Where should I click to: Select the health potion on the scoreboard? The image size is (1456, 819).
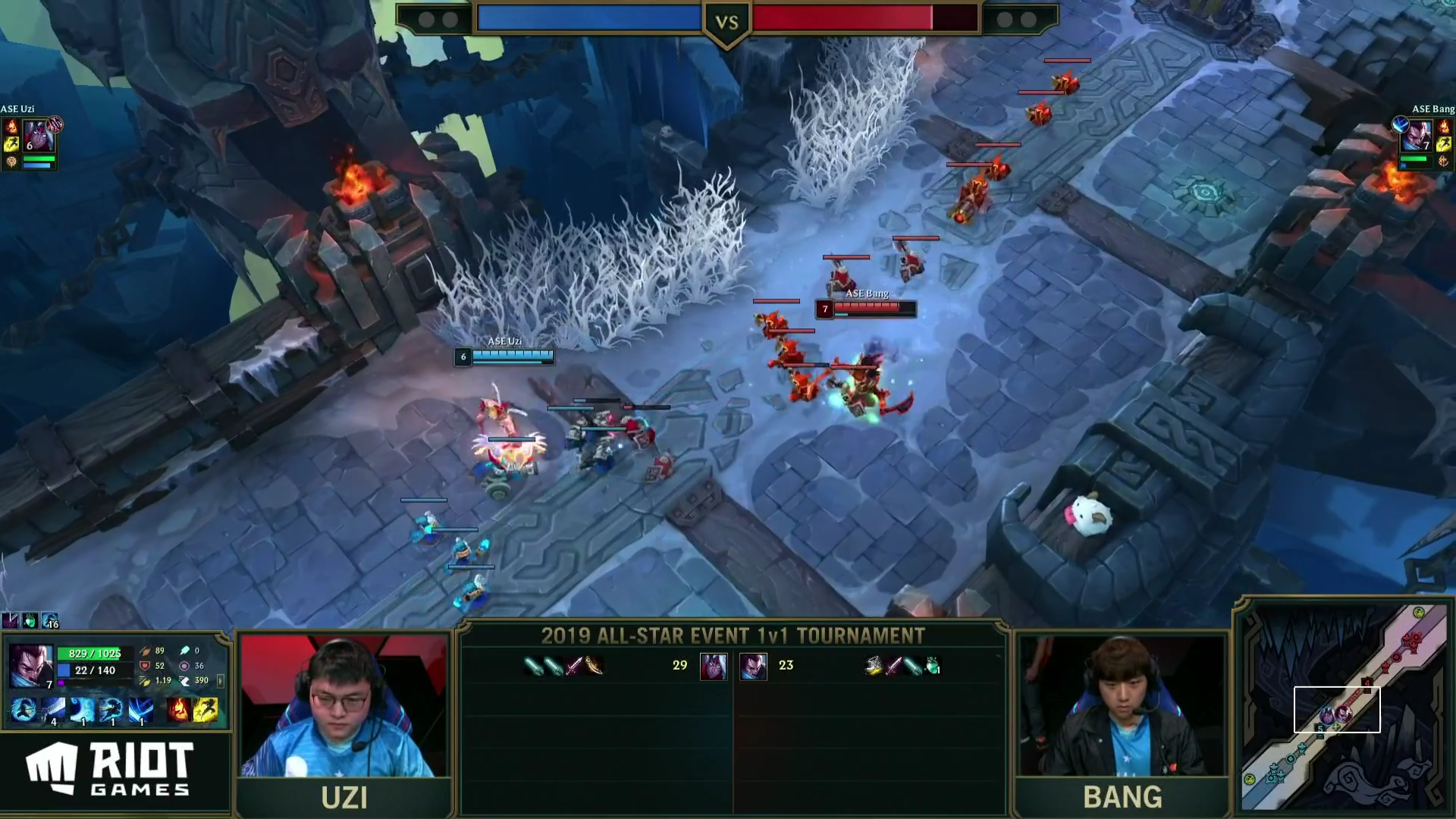[x=933, y=666]
